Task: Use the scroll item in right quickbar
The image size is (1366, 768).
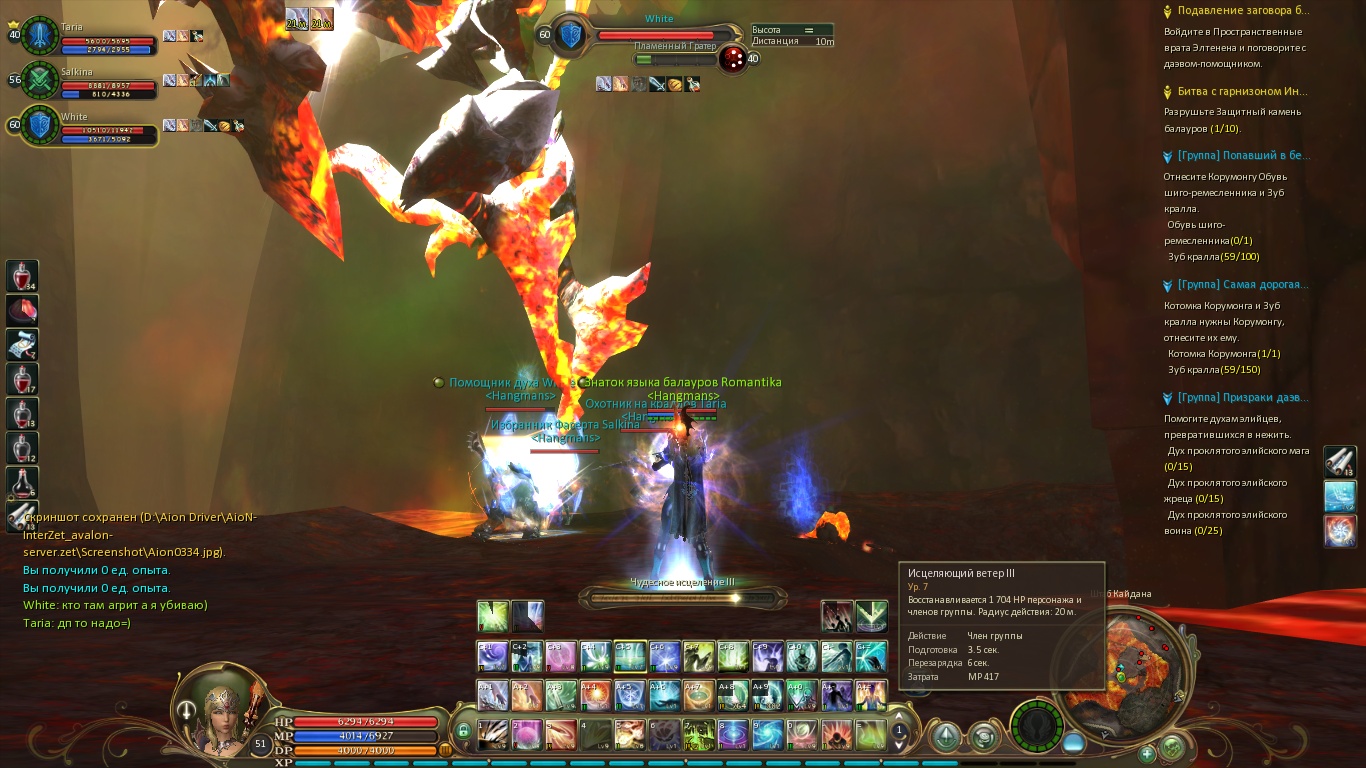Action: tap(1339, 461)
